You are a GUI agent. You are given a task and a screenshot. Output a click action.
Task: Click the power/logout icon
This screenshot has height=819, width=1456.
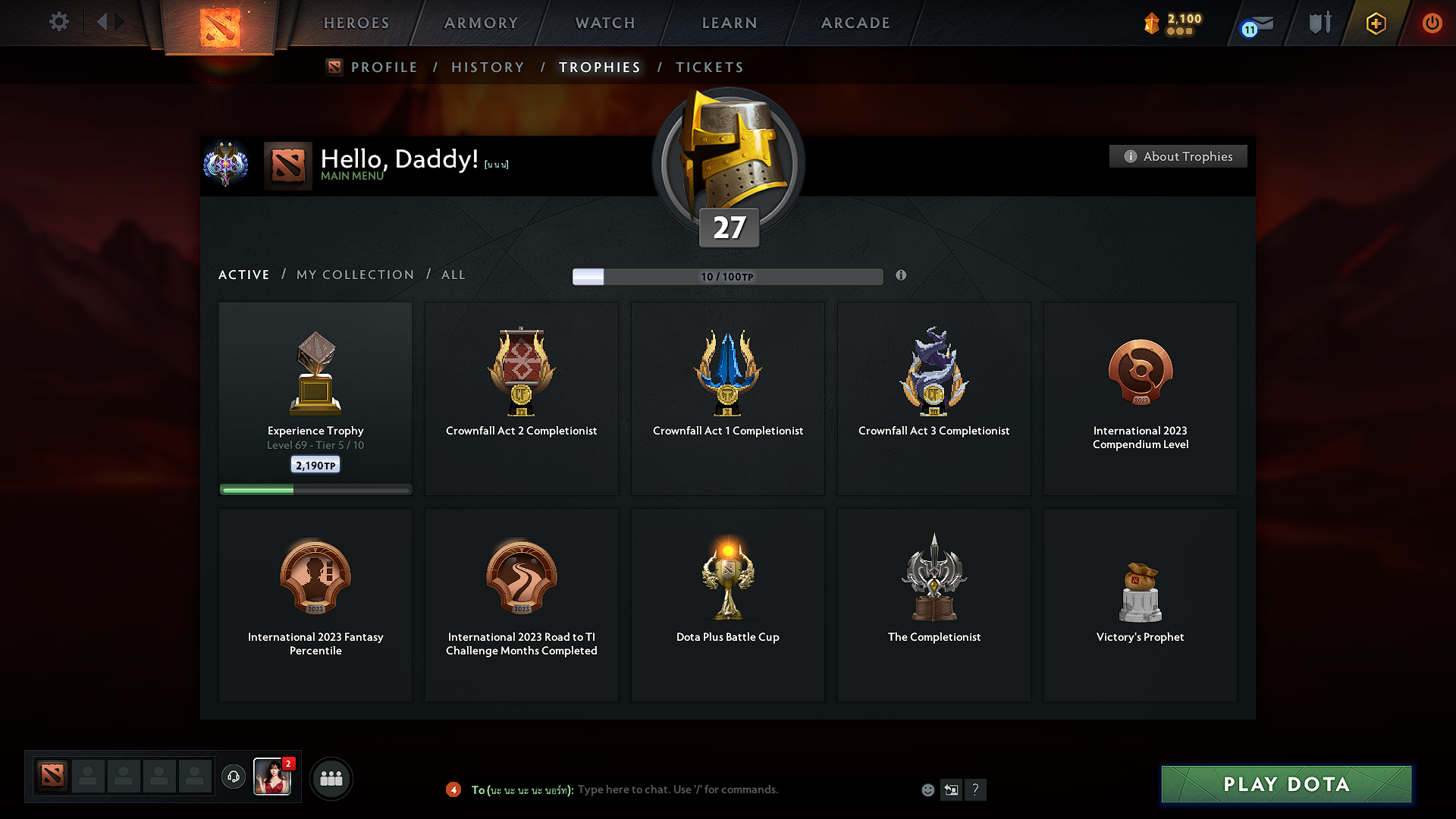1432,23
